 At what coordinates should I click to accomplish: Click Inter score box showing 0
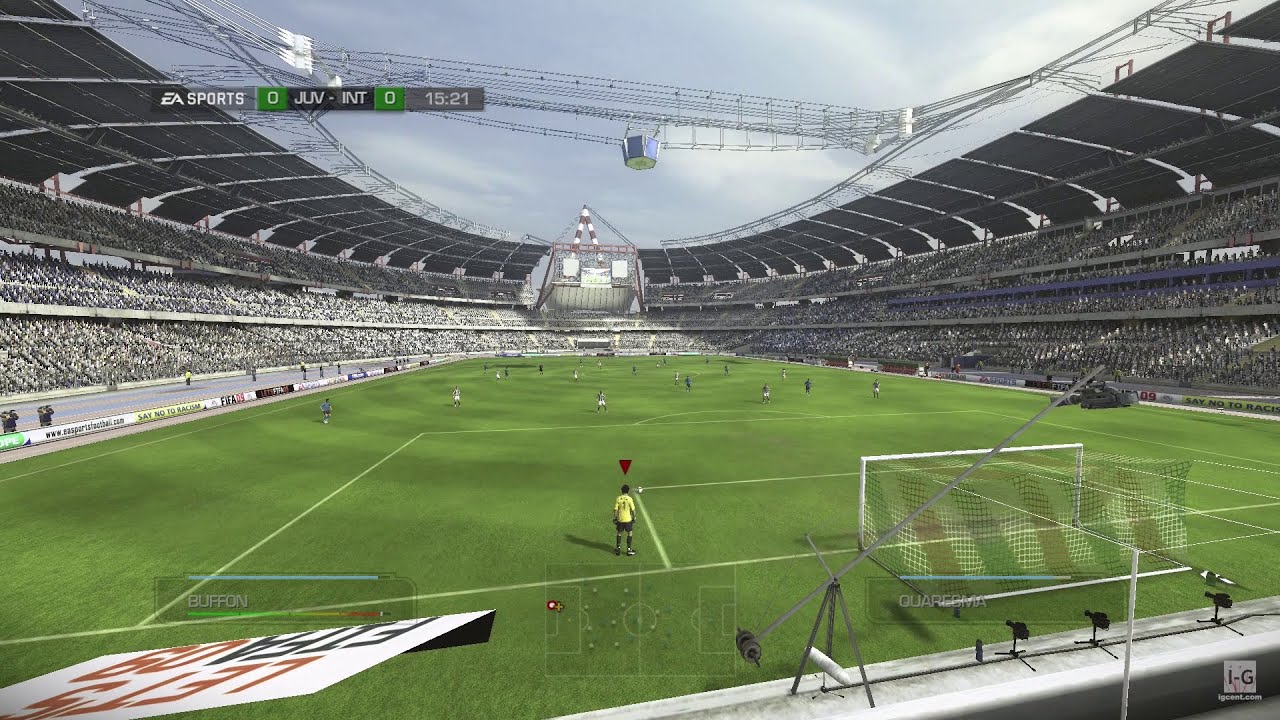388,97
